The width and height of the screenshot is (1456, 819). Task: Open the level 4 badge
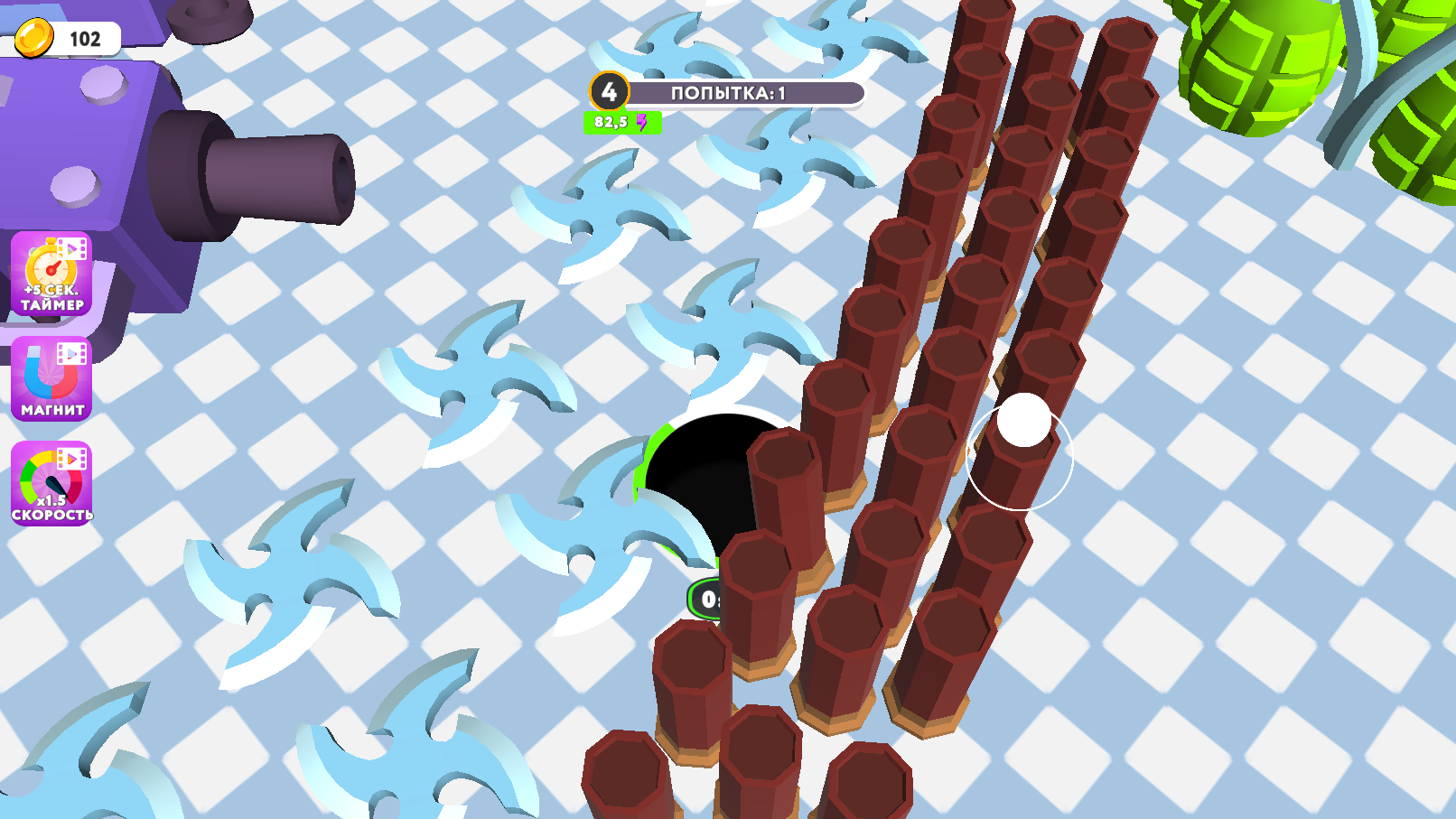[610, 89]
